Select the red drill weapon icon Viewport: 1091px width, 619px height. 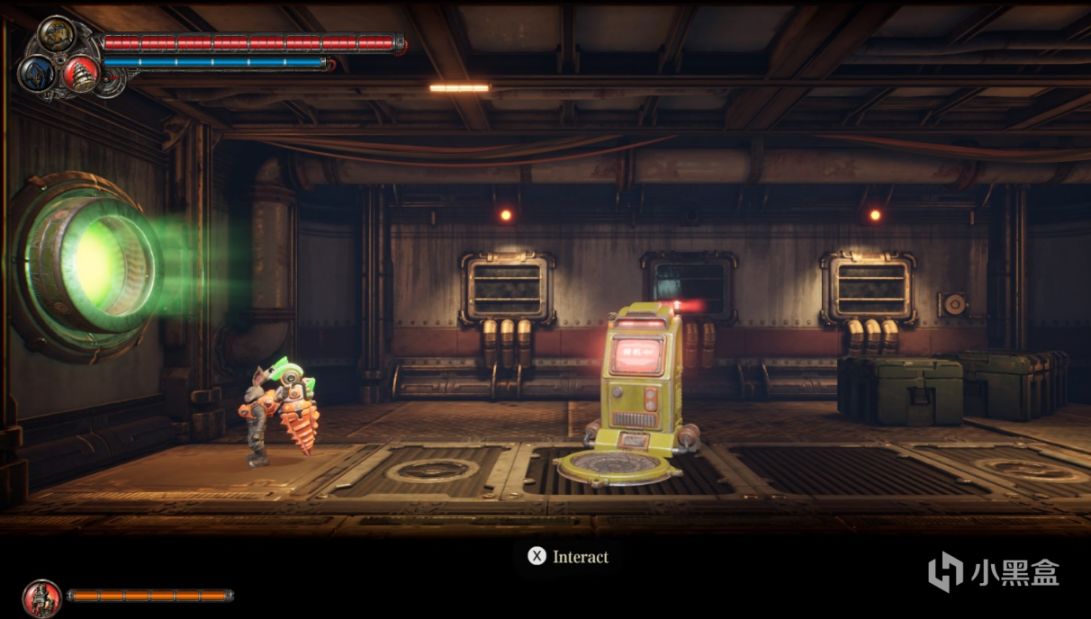(80, 73)
